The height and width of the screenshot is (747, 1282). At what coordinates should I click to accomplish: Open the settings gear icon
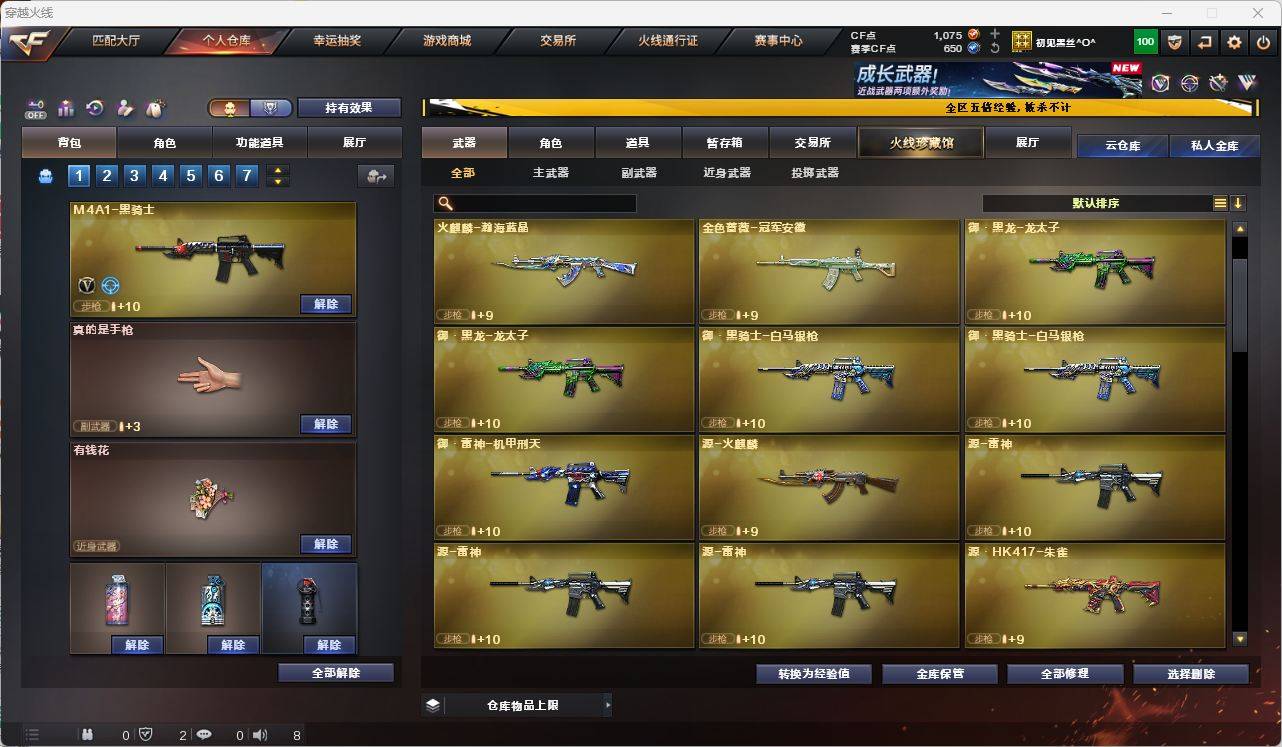tap(1234, 42)
